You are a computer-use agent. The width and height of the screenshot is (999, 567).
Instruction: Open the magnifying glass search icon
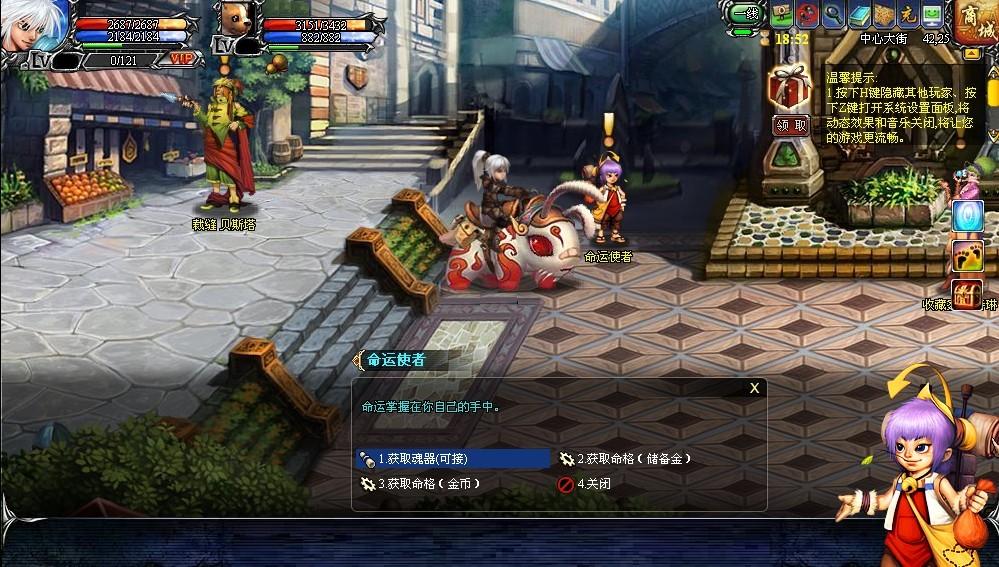[x=833, y=15]
